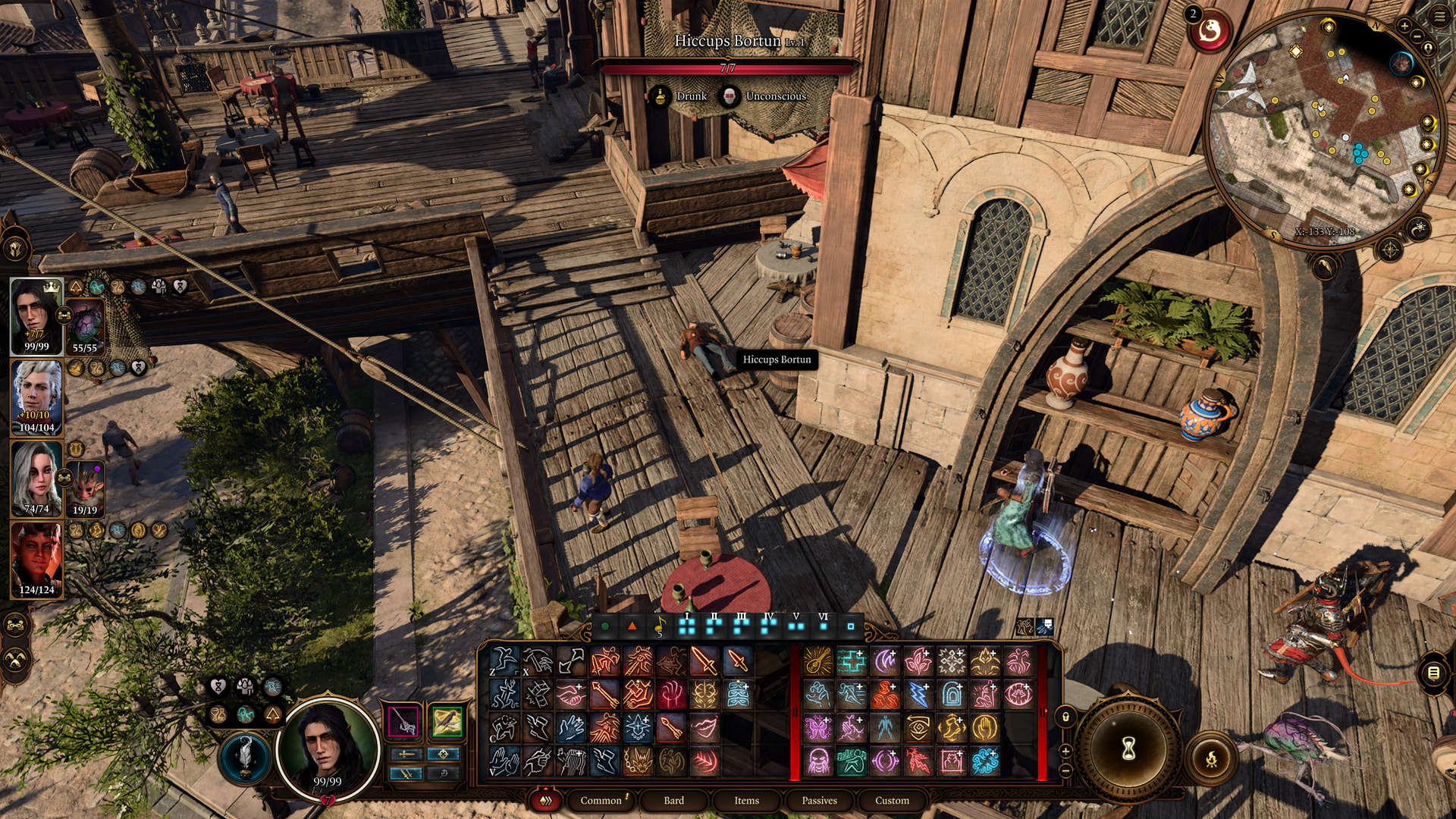The image size is (1456, 819).
Task: Show the Items hotbar tab
Action: [x=746, y=800]
